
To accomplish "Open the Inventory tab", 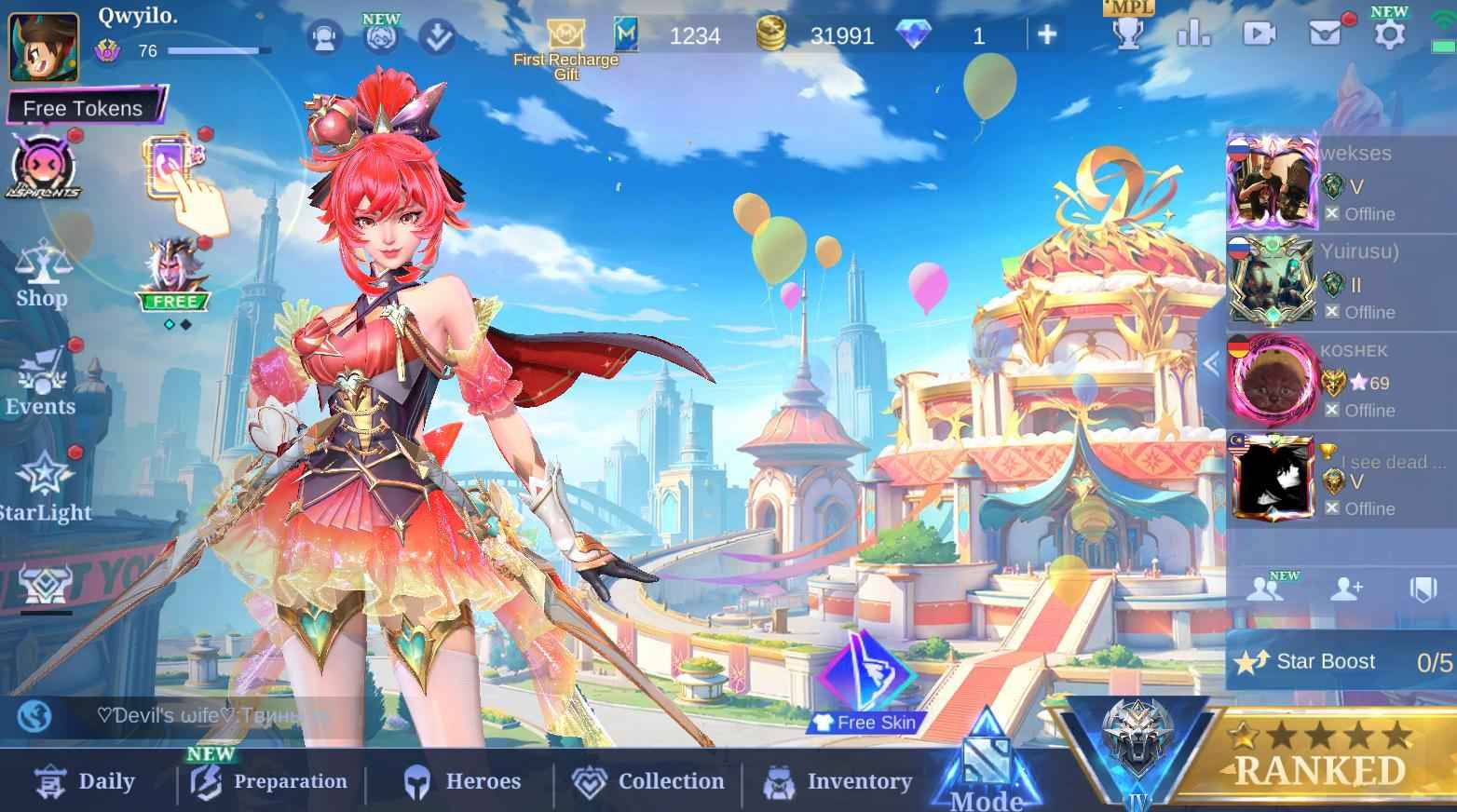I will pos(837,781).
